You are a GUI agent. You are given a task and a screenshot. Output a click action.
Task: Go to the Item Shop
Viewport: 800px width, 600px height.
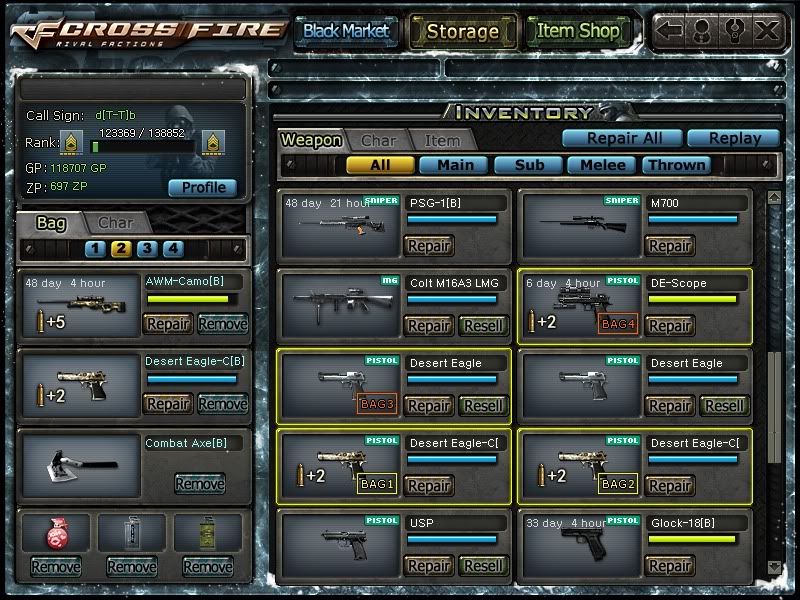[x=578, y=31]
